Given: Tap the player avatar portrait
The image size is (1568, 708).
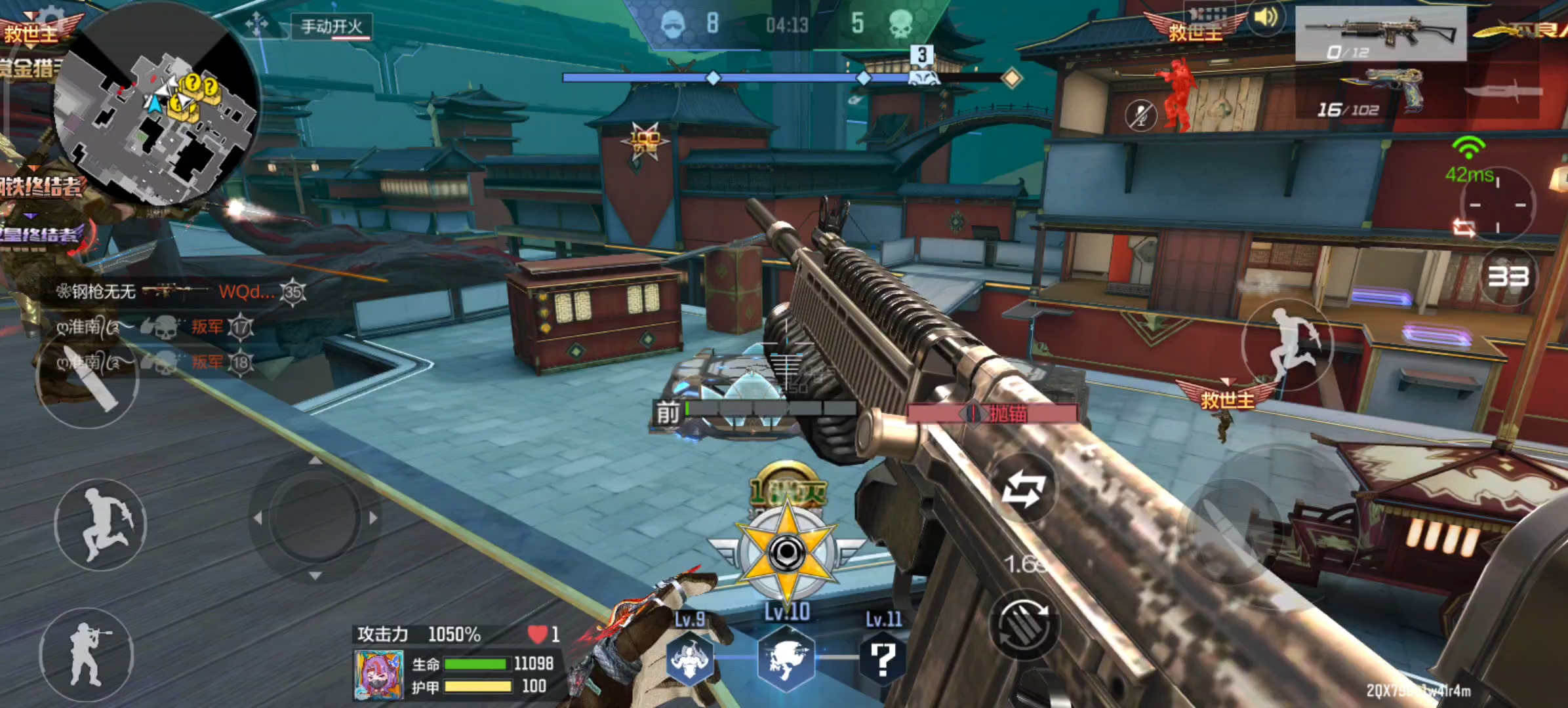Looking at the screenshot, I should coord(378,675).
